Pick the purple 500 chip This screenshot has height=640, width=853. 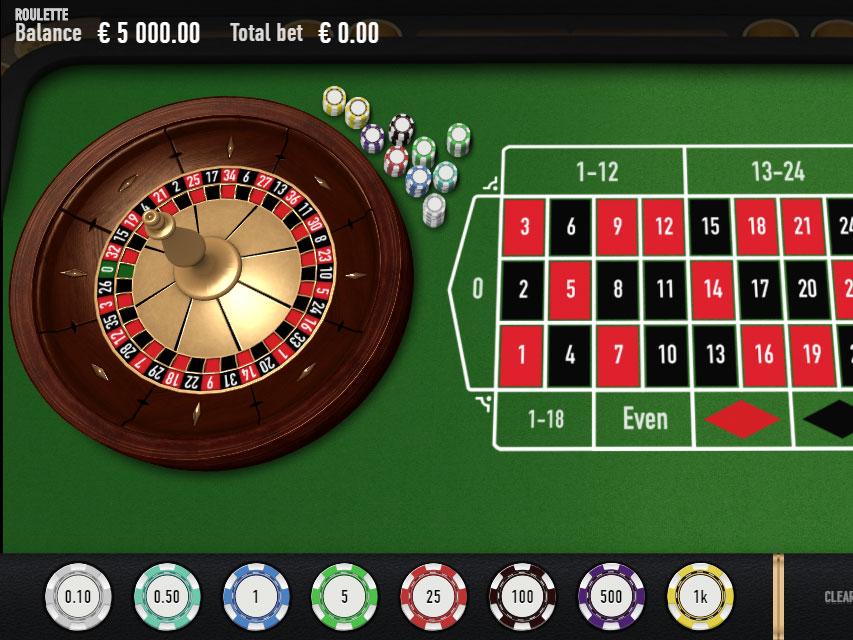(611, 597)
